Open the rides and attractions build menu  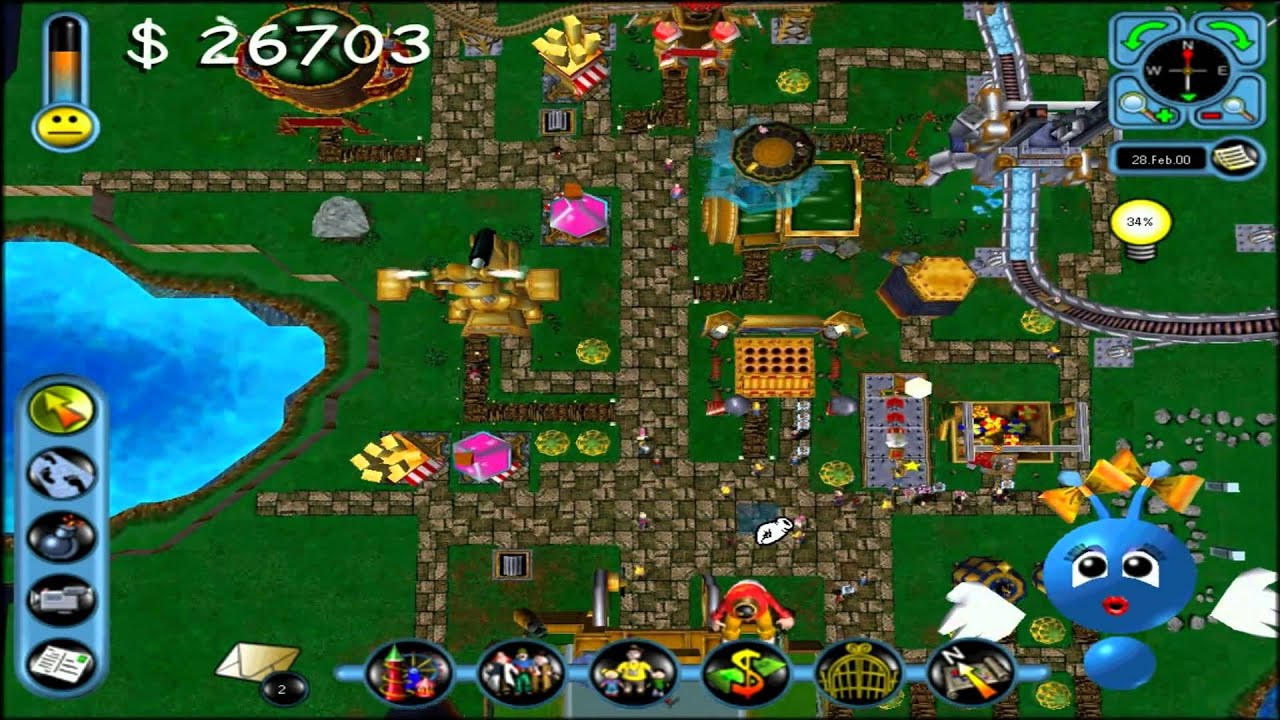pos(406,673)
